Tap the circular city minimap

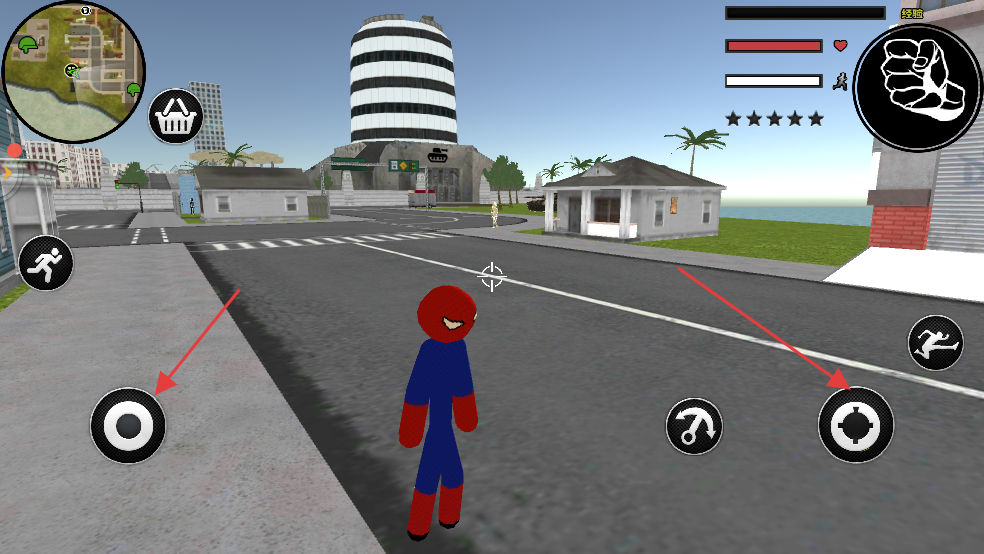point(73,59)
